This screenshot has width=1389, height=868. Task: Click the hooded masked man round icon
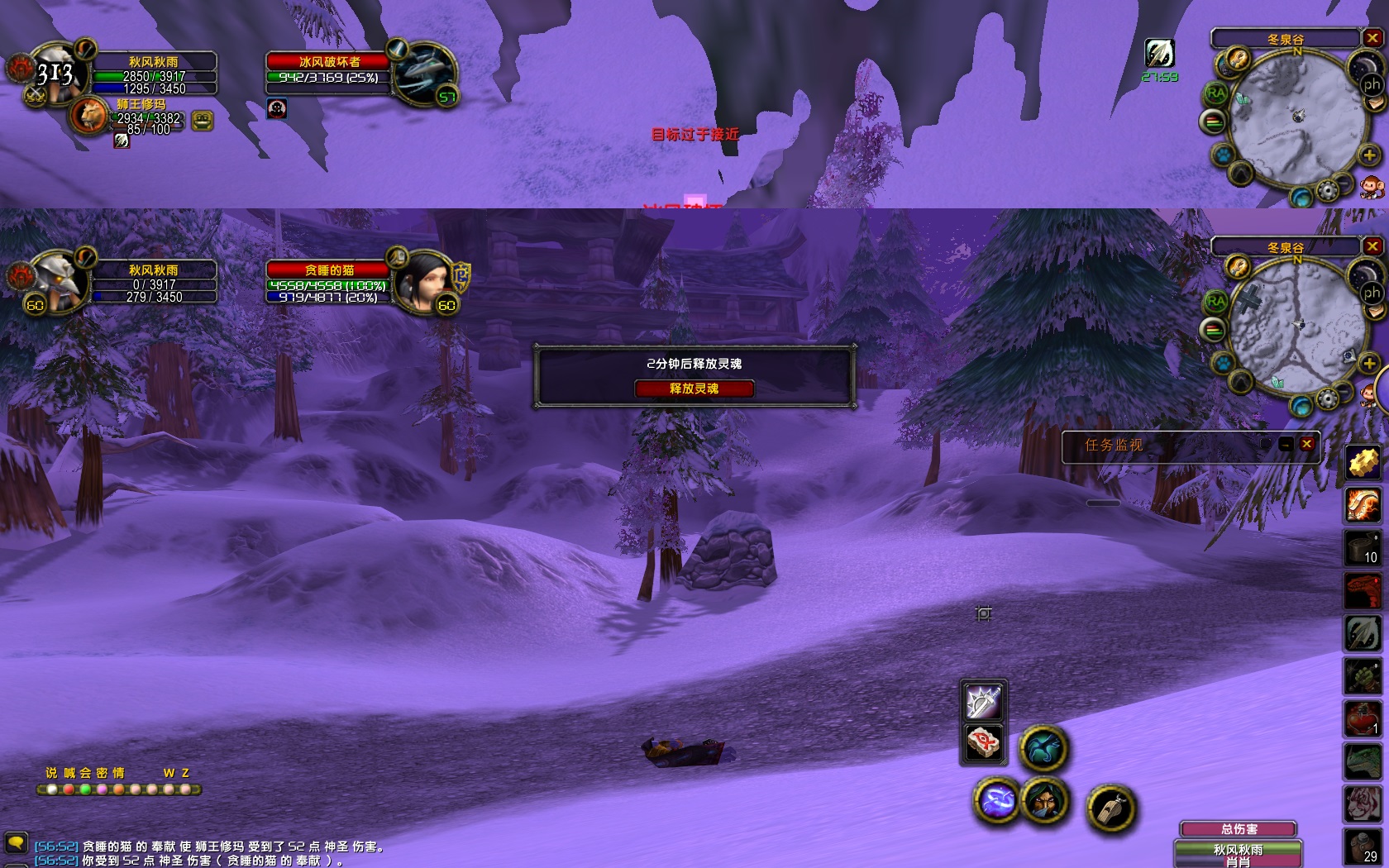[1044, 800]
